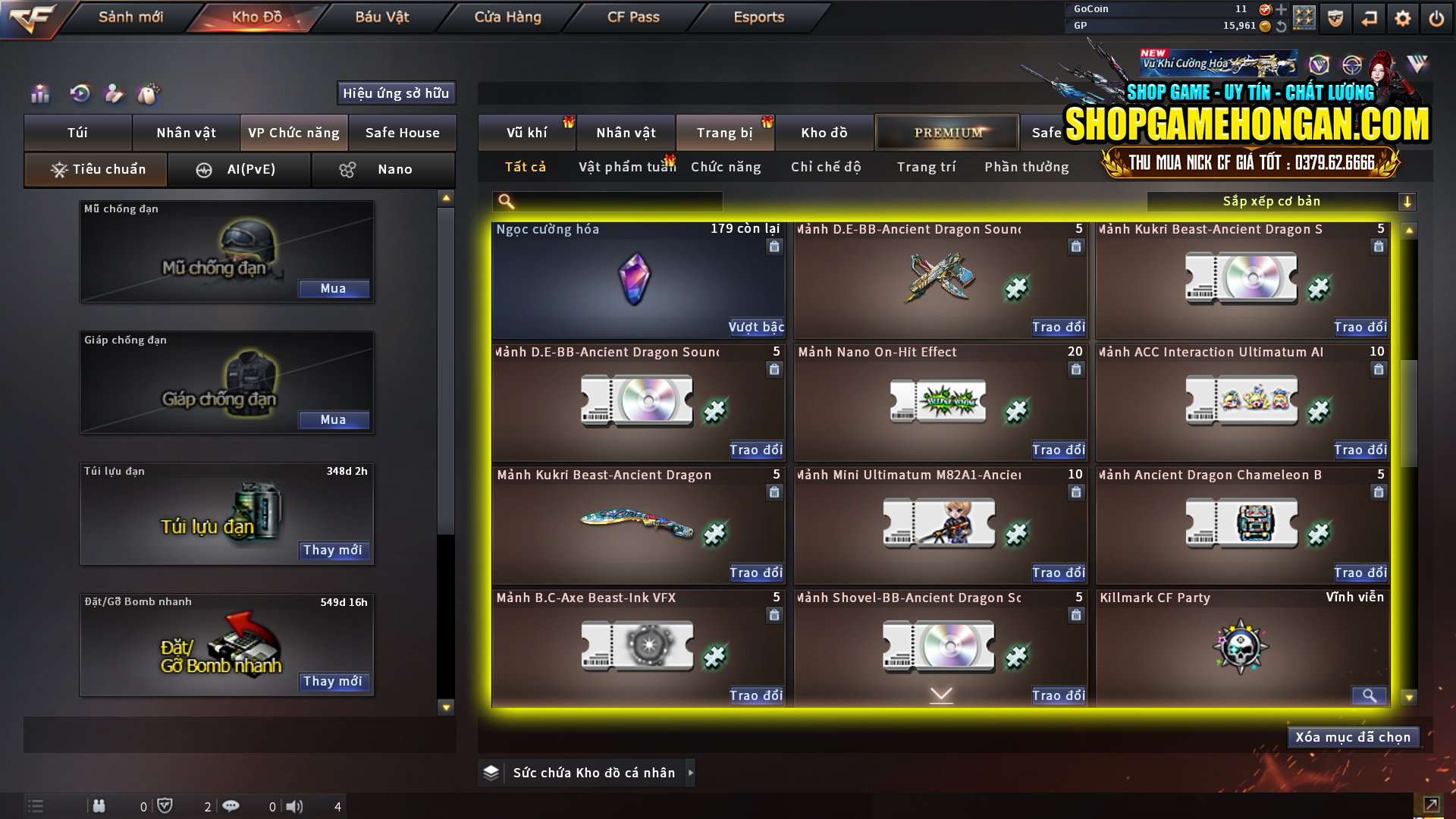The width and height of the screenshot is (1456, 819).
Task: Switch to the Nano filter
Action: 383,169
